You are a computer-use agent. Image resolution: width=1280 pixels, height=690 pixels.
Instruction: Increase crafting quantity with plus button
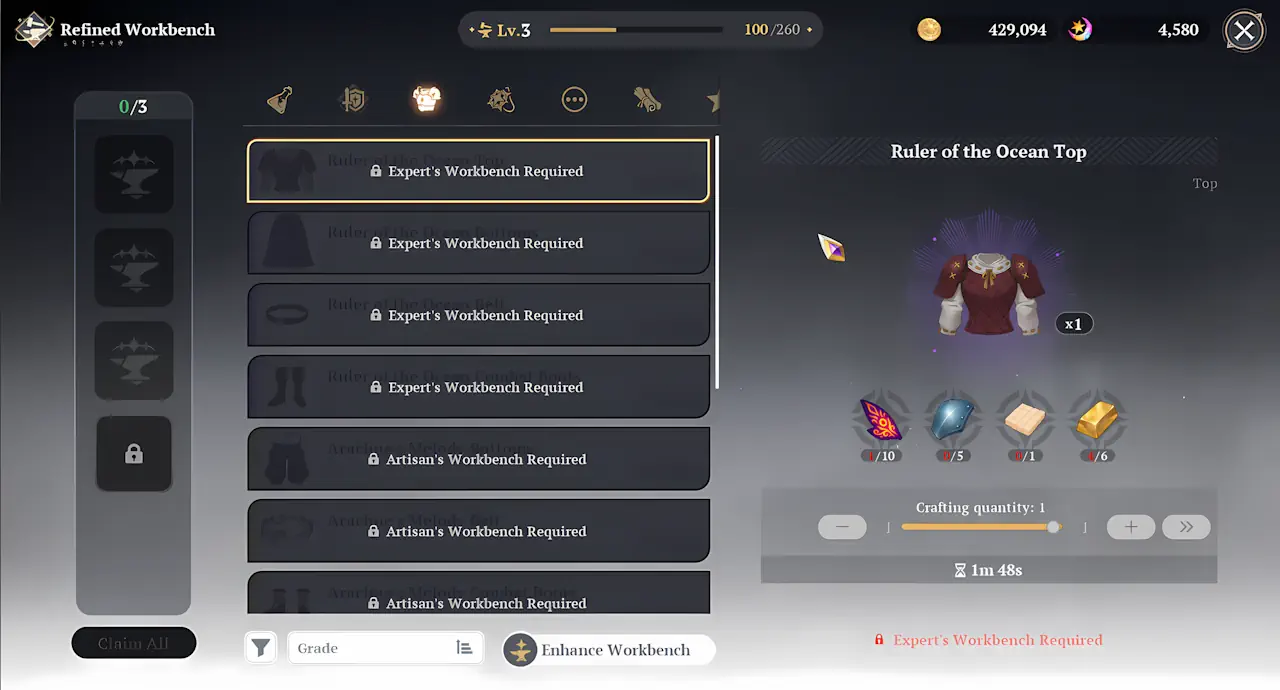click(1131, 527)
